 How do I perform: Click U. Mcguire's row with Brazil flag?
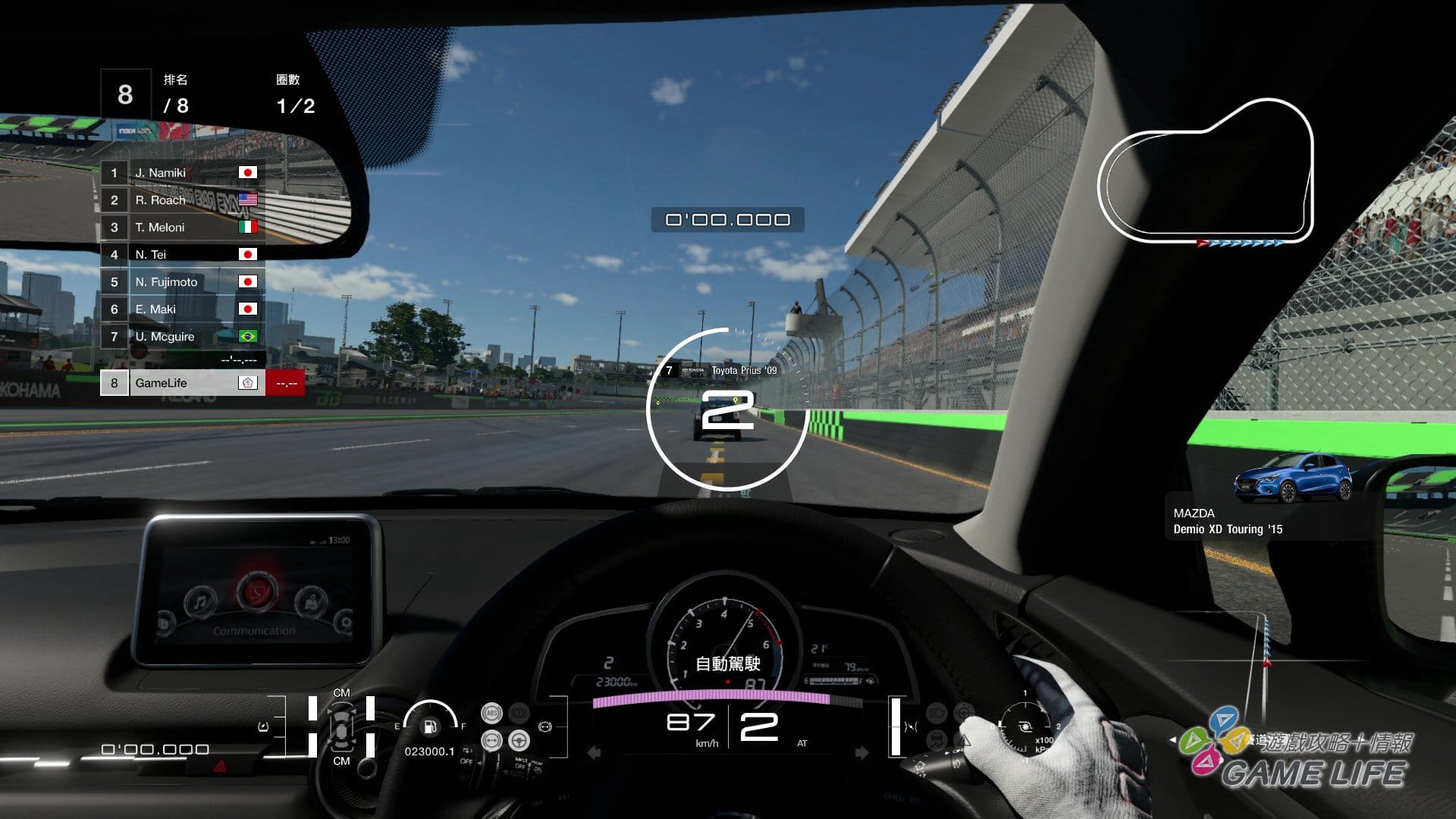pyautogui.click(x=182, y=337)
